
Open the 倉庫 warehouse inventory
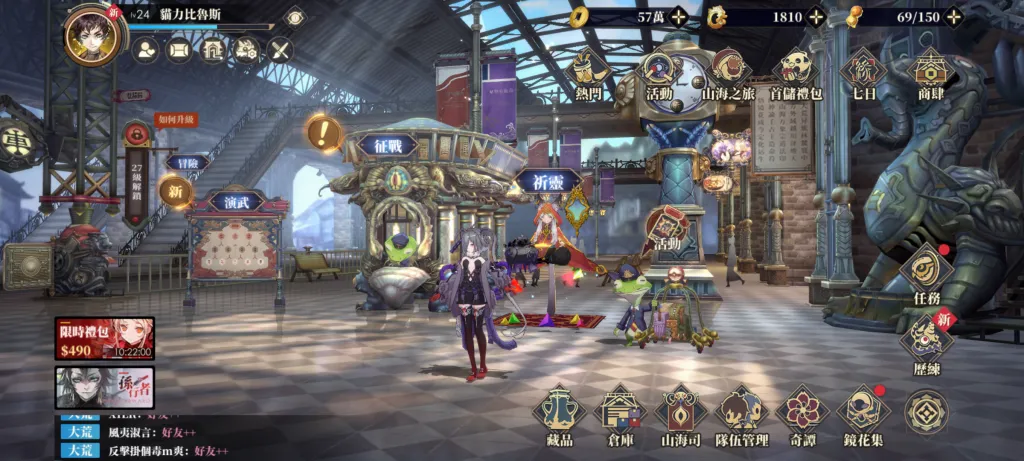620,413
